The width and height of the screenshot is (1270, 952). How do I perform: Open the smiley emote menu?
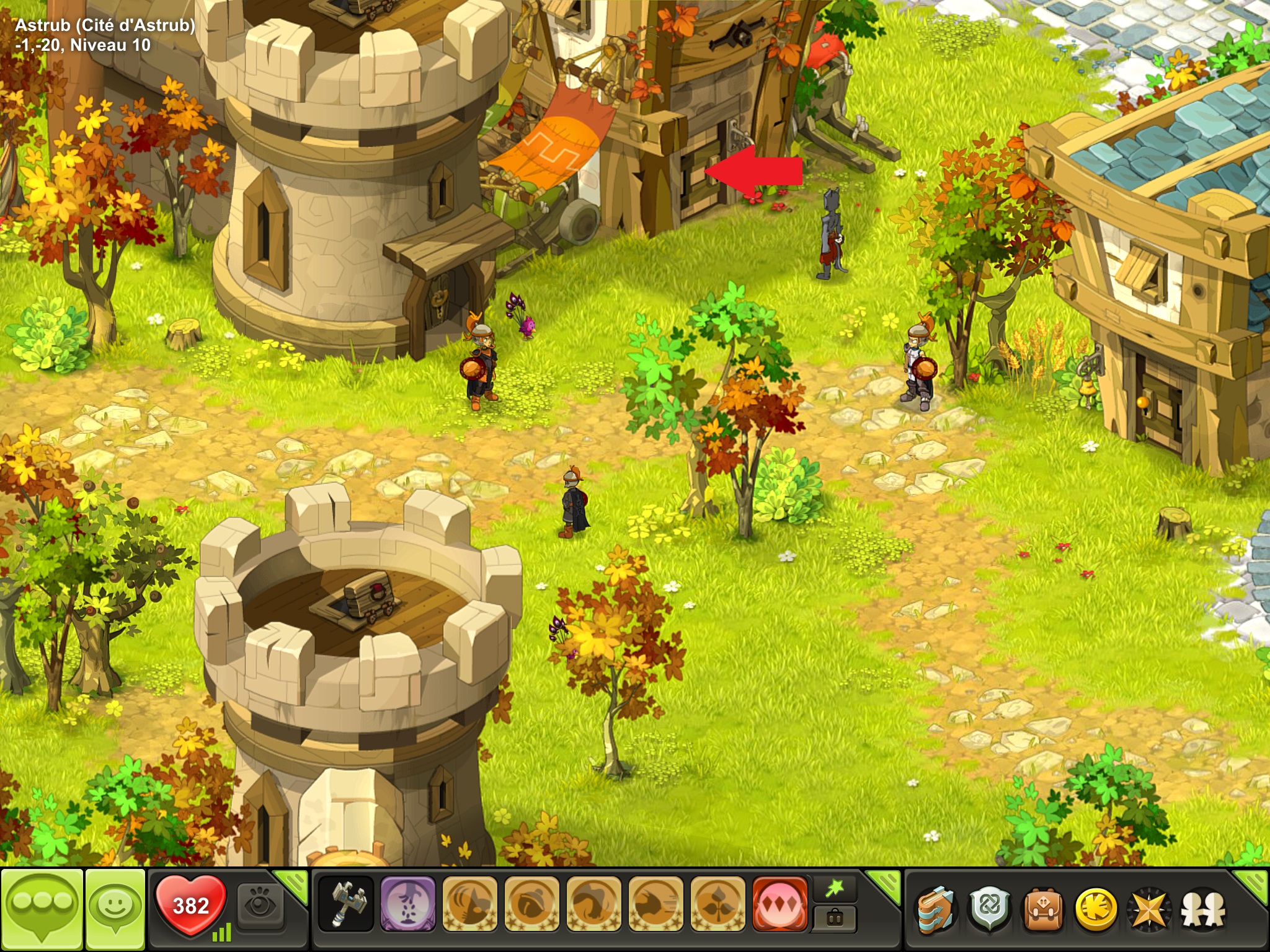115,909
